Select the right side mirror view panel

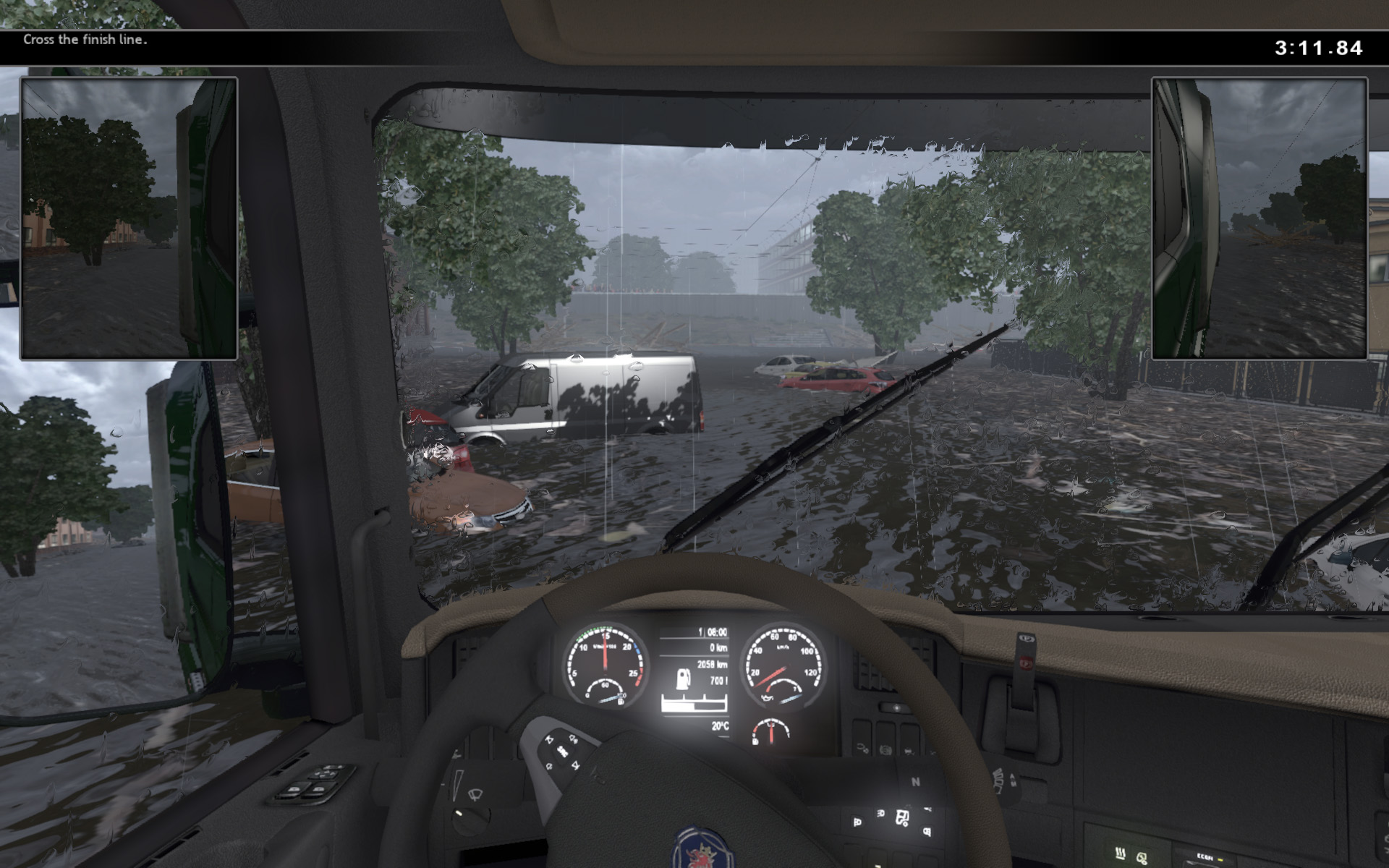(1259, 218)
